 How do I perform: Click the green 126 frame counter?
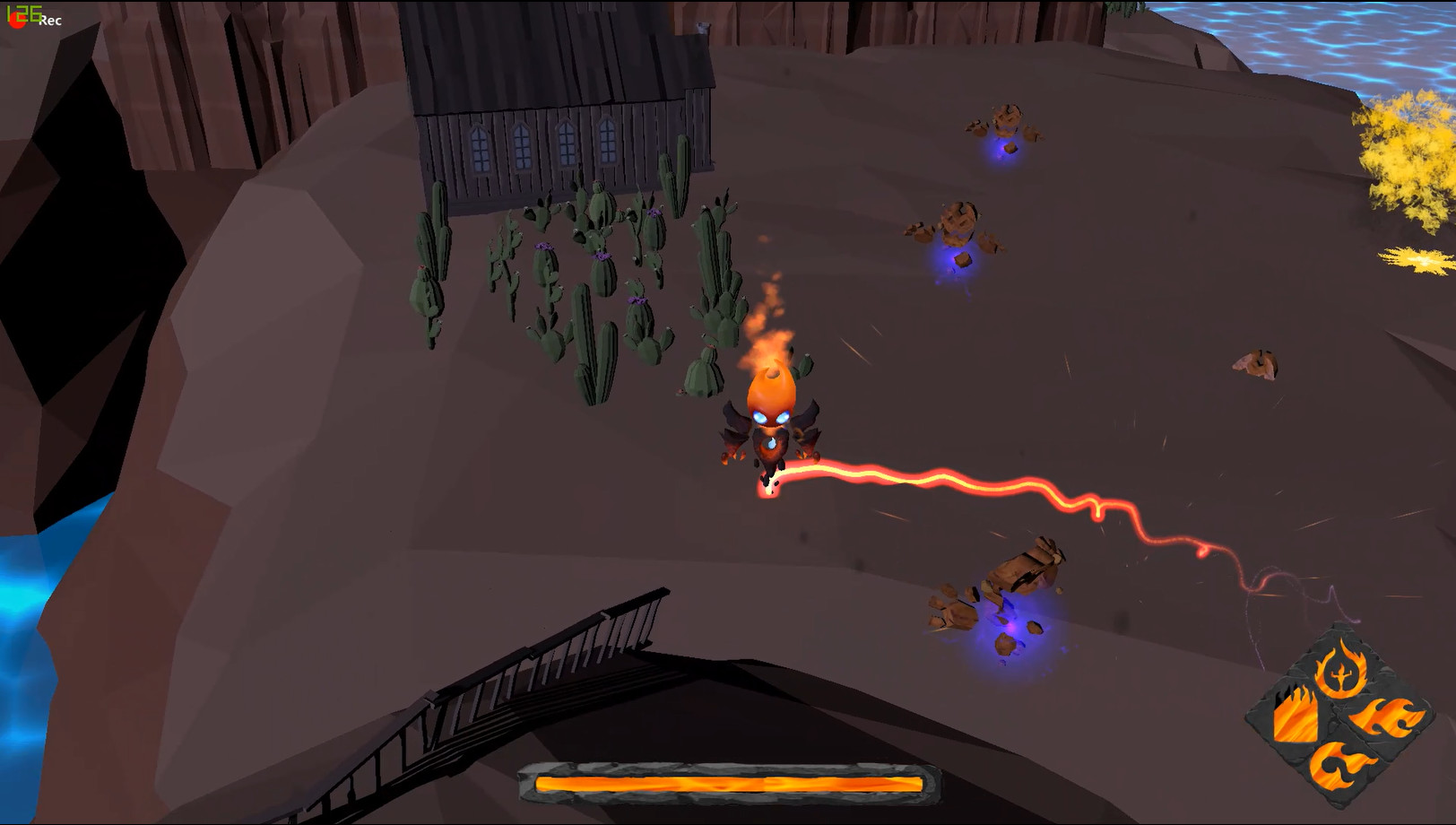tap(22, 12)
